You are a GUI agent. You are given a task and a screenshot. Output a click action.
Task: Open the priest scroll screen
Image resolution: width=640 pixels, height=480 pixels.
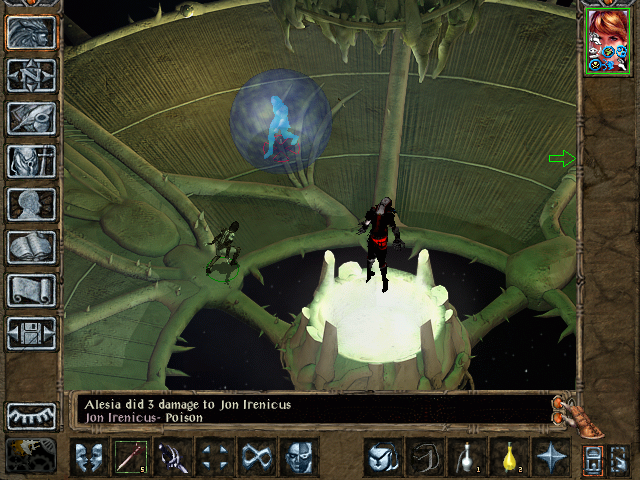[31, 289]
